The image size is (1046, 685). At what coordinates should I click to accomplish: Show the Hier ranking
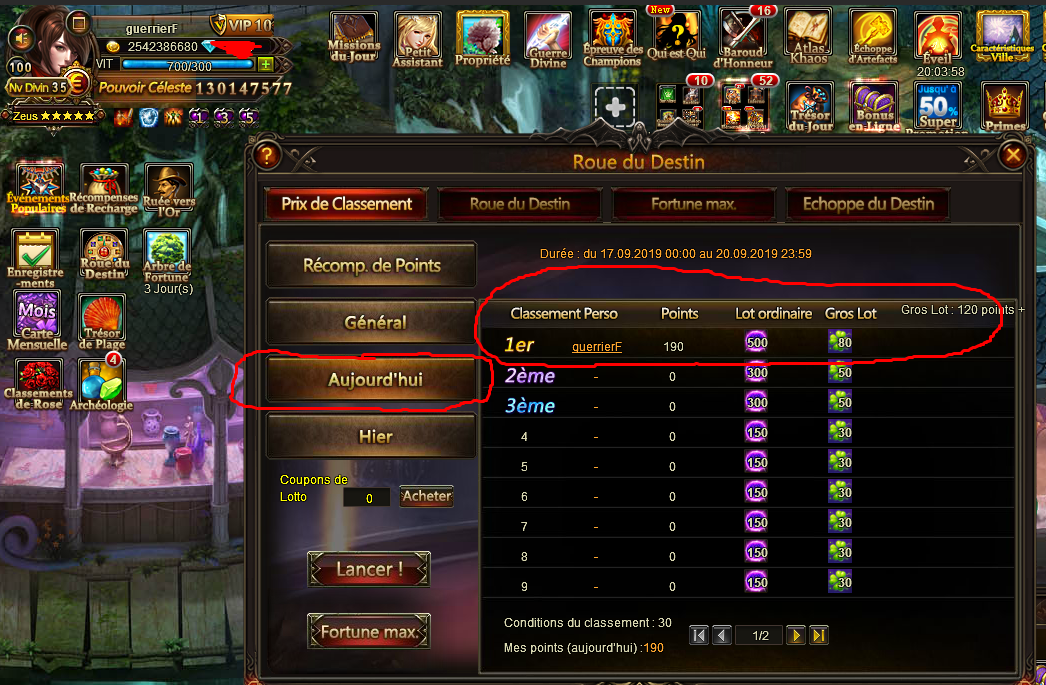(x=371, y=437)
